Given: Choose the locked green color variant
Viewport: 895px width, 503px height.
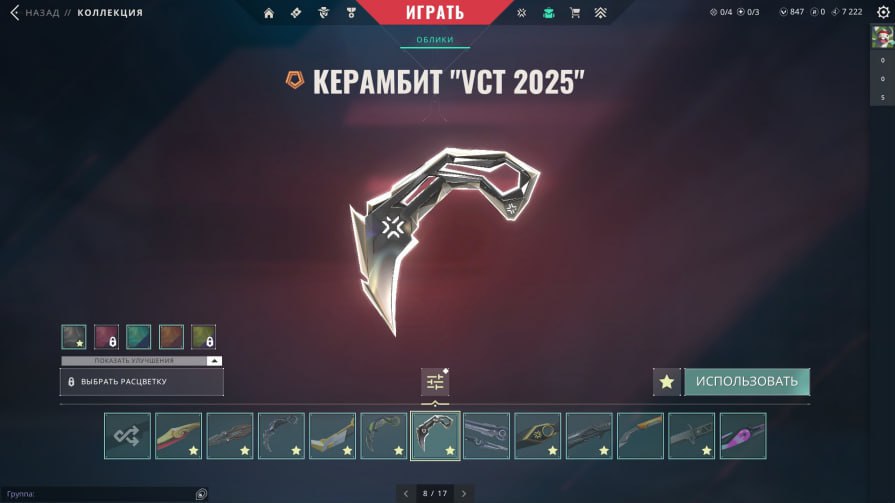Looking at the screenshot, I should point(203,337).
